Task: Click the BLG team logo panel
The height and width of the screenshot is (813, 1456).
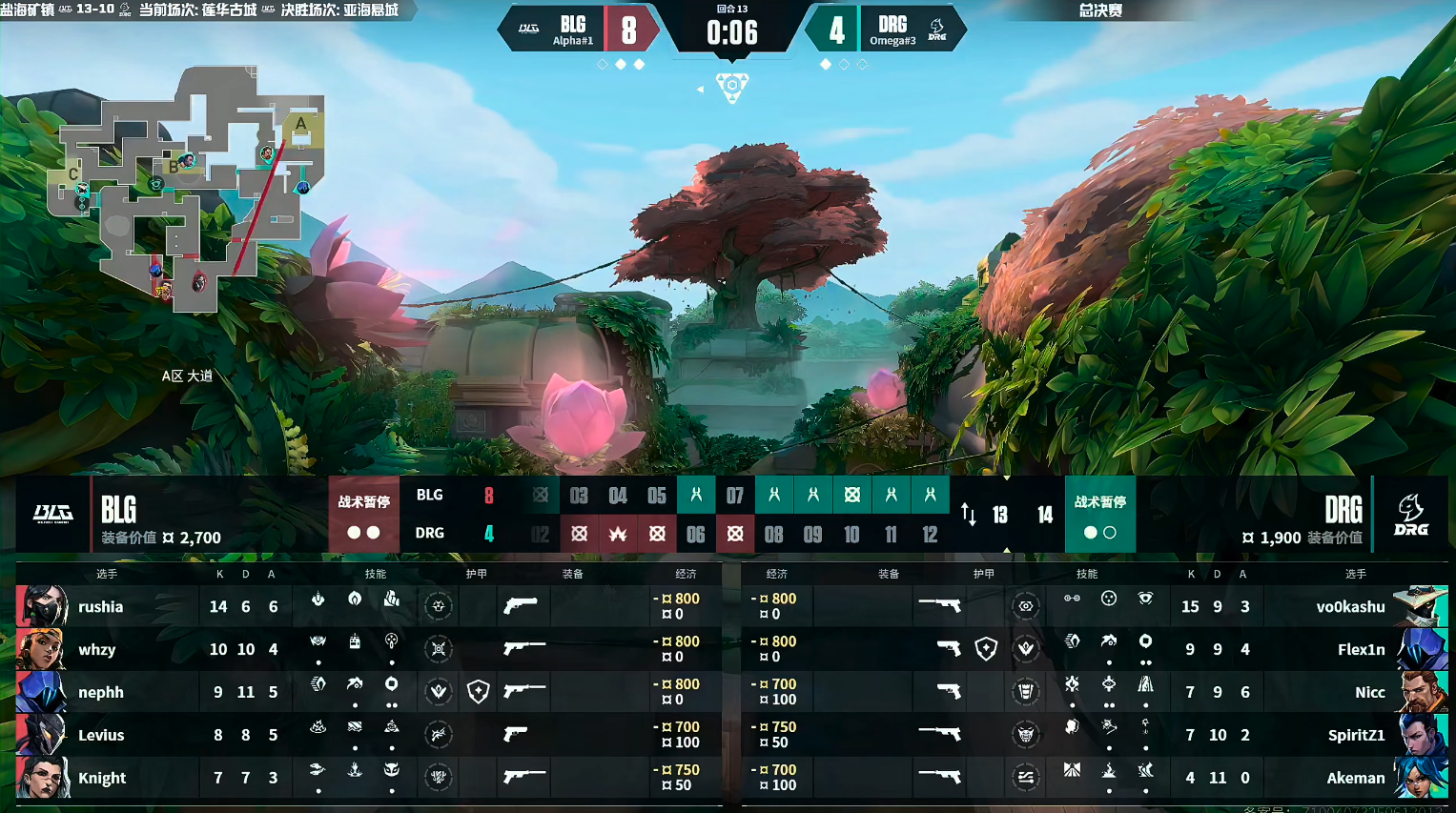Action: click(53, 515)
